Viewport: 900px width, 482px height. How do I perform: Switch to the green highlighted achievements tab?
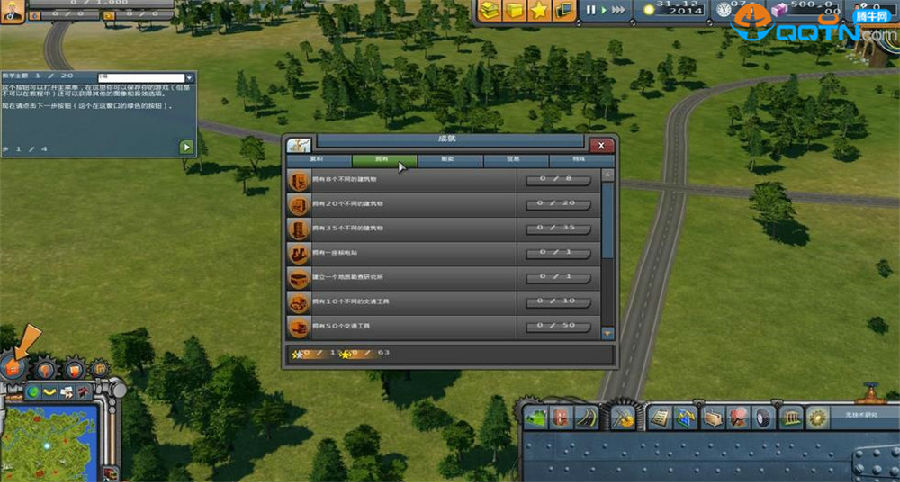[384, 160]
